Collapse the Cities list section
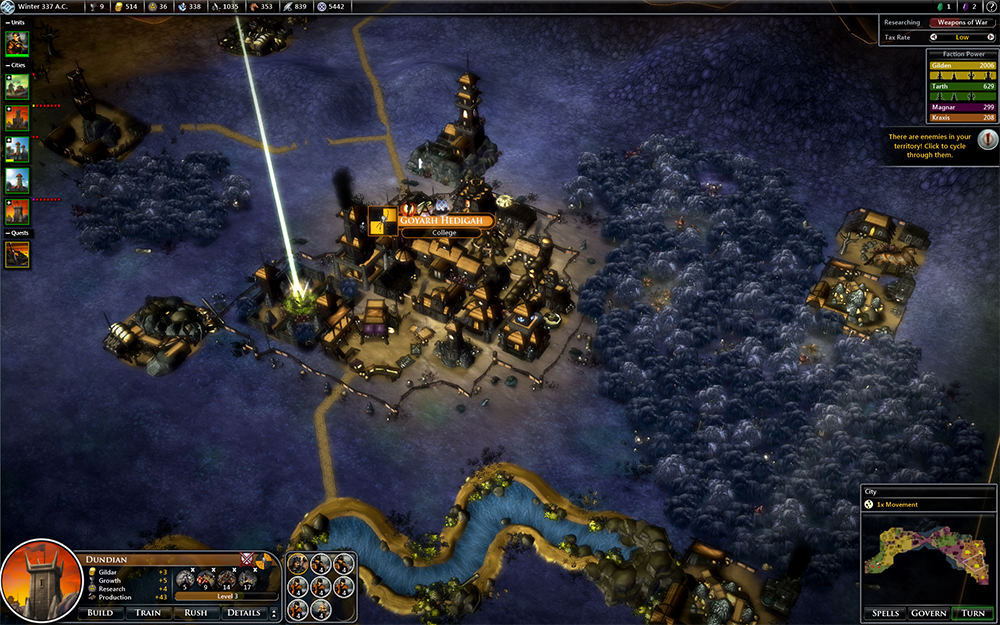 pos(8,66)
